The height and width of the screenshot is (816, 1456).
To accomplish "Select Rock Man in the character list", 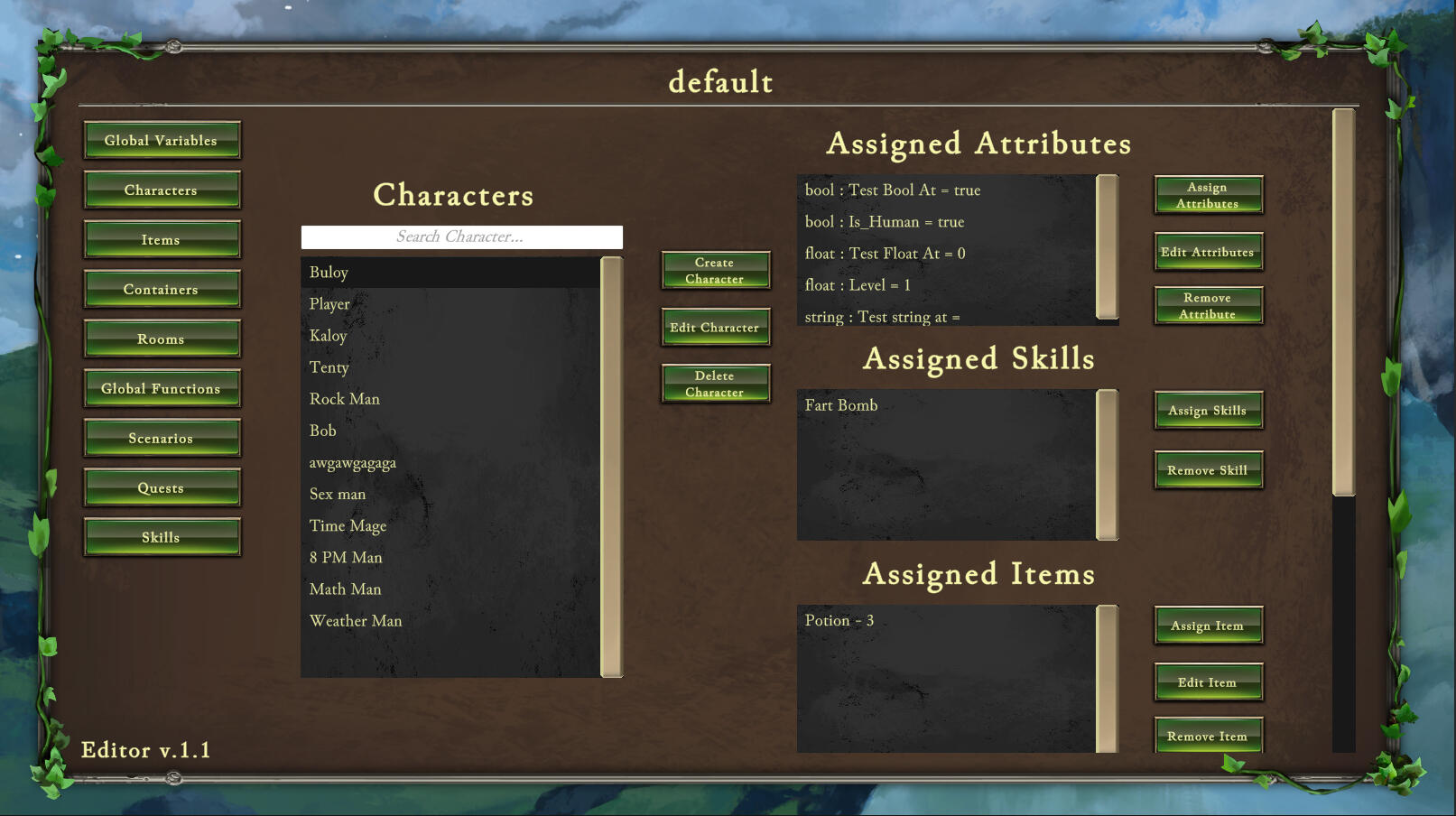I will click(x=345, y=399).
